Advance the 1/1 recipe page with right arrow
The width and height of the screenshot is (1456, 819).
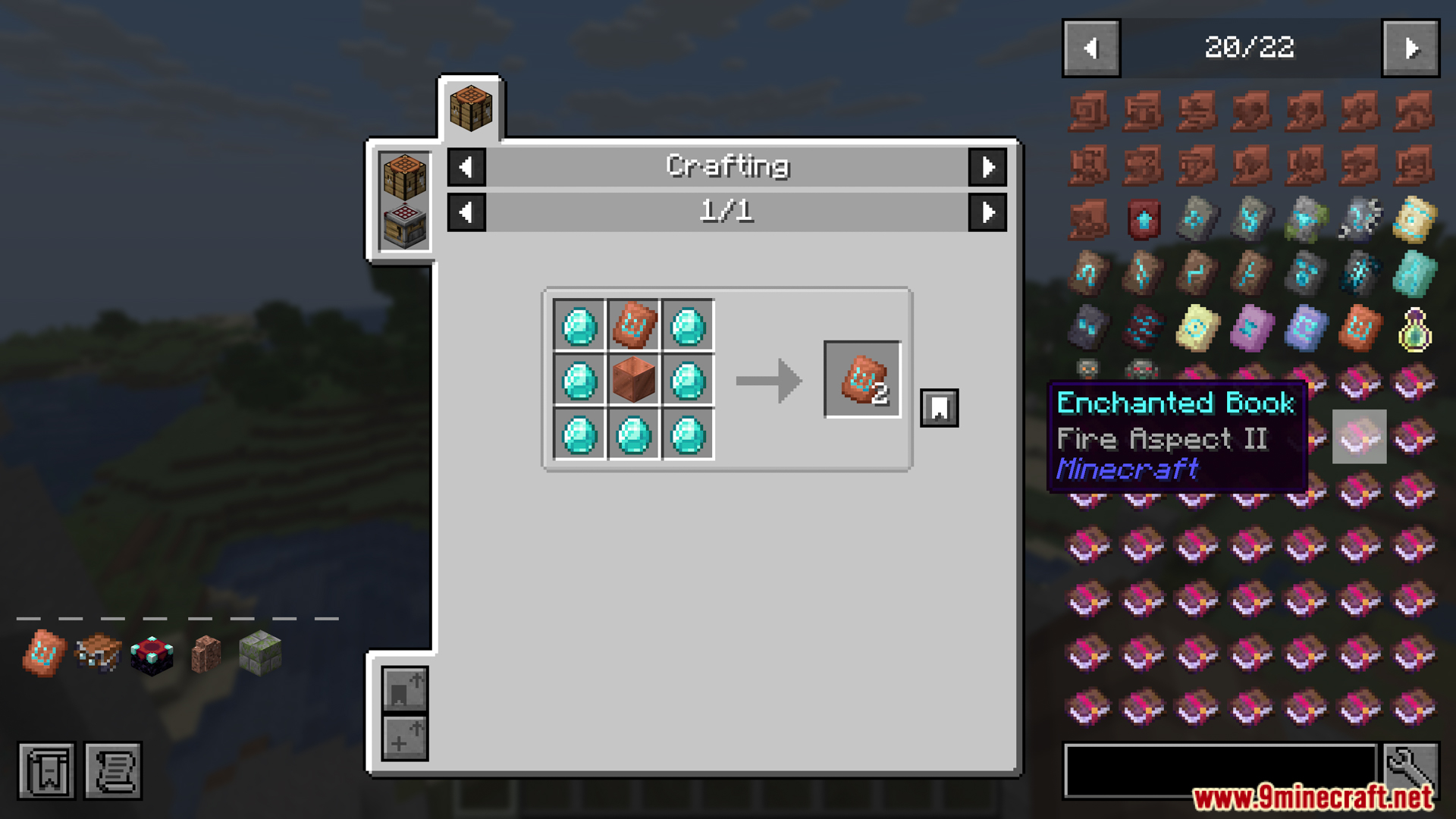pyautogui.click(x=987, y=213)
